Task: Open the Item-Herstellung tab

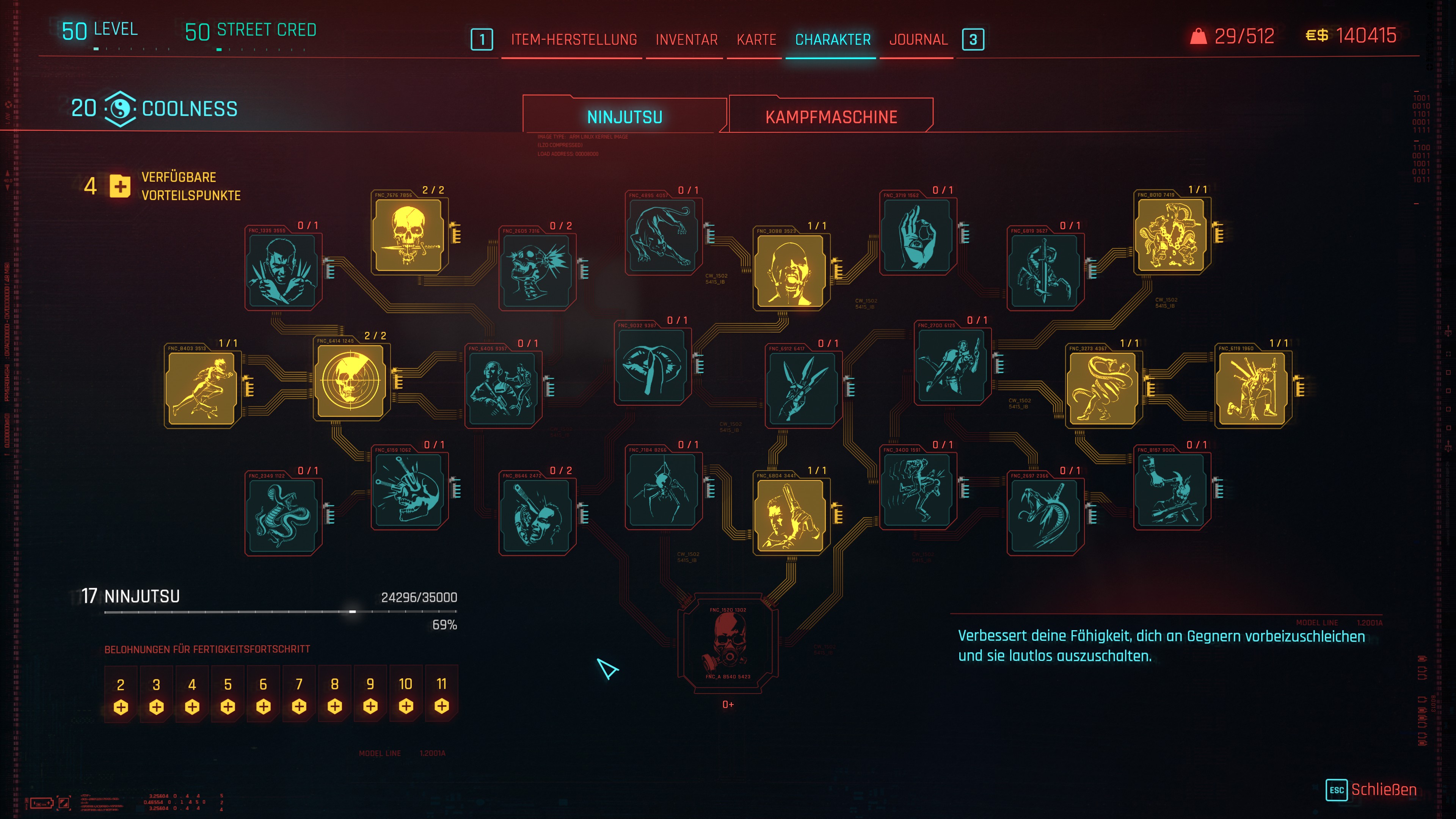Action: click(x=574, y=39)
